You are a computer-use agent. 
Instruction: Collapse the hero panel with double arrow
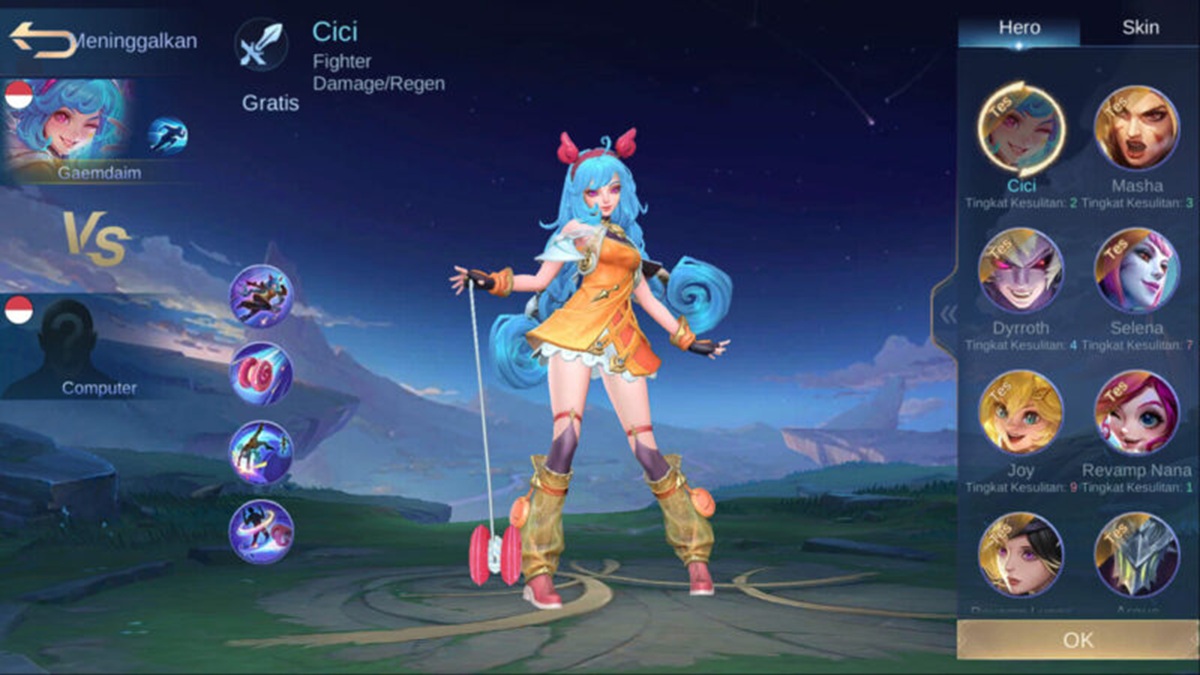947,315
